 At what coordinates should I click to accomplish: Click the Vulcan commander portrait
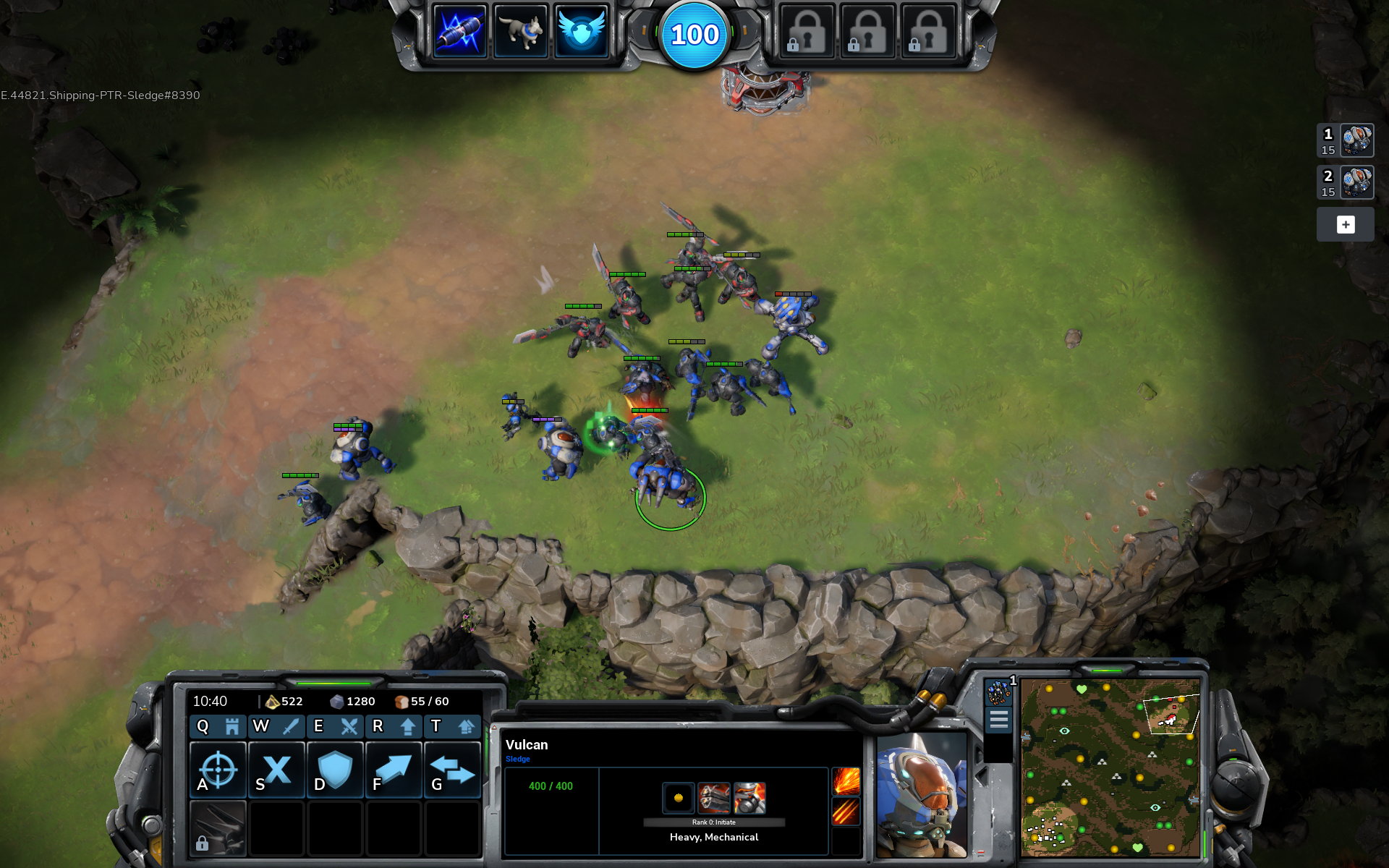pos(921,794)
